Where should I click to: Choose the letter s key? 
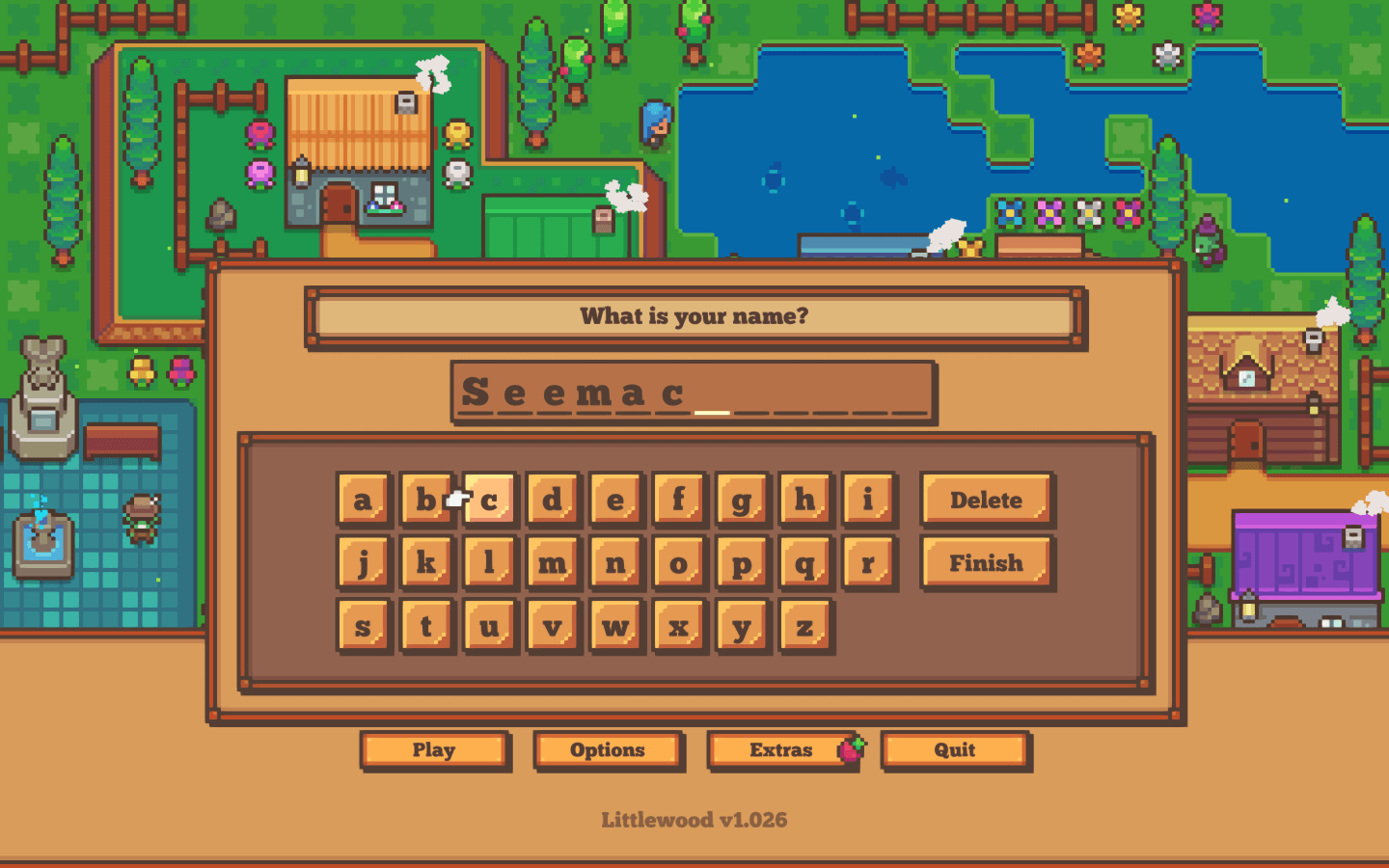pyautogui.click(x=364, y=626)
